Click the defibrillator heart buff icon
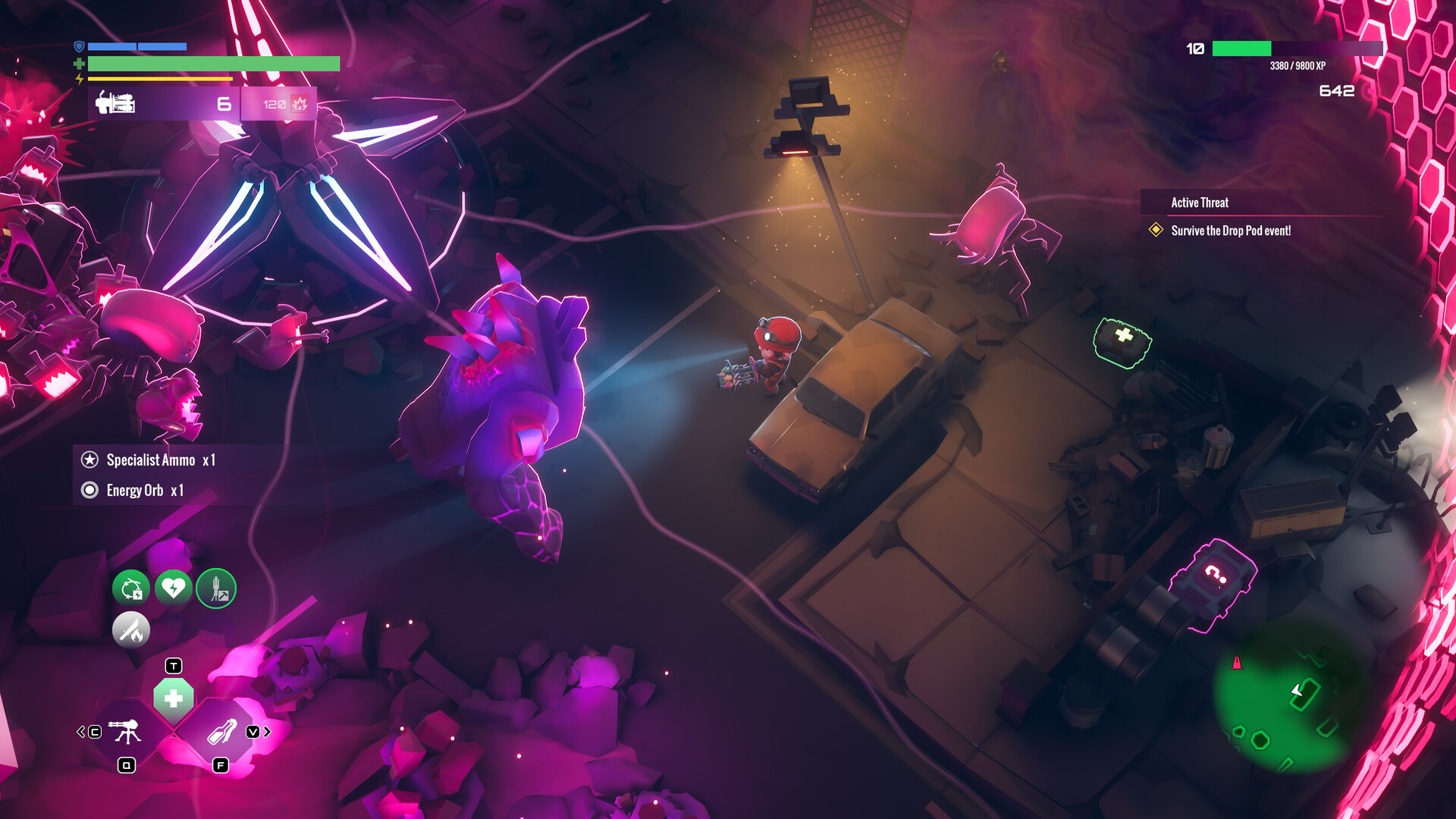The height and width of the screenshot is (819, 1456). pos(173,589)
